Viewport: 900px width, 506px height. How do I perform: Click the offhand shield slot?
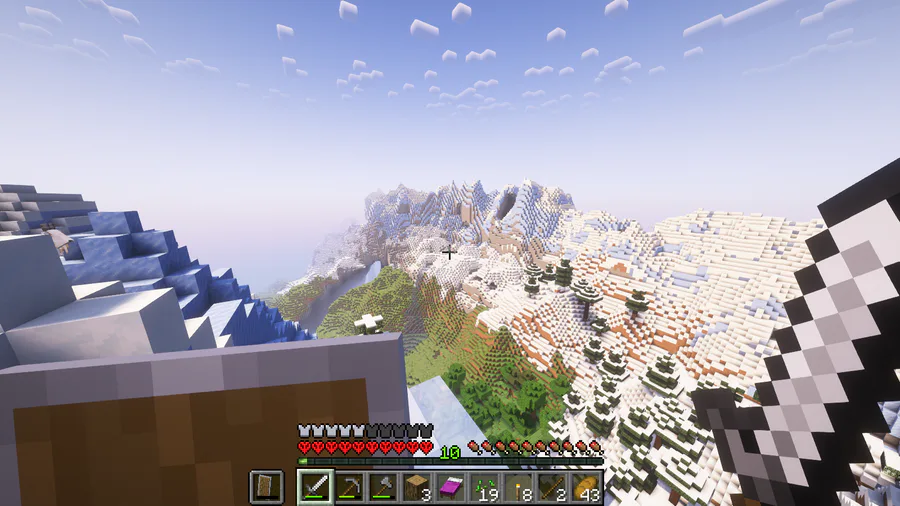266,487
